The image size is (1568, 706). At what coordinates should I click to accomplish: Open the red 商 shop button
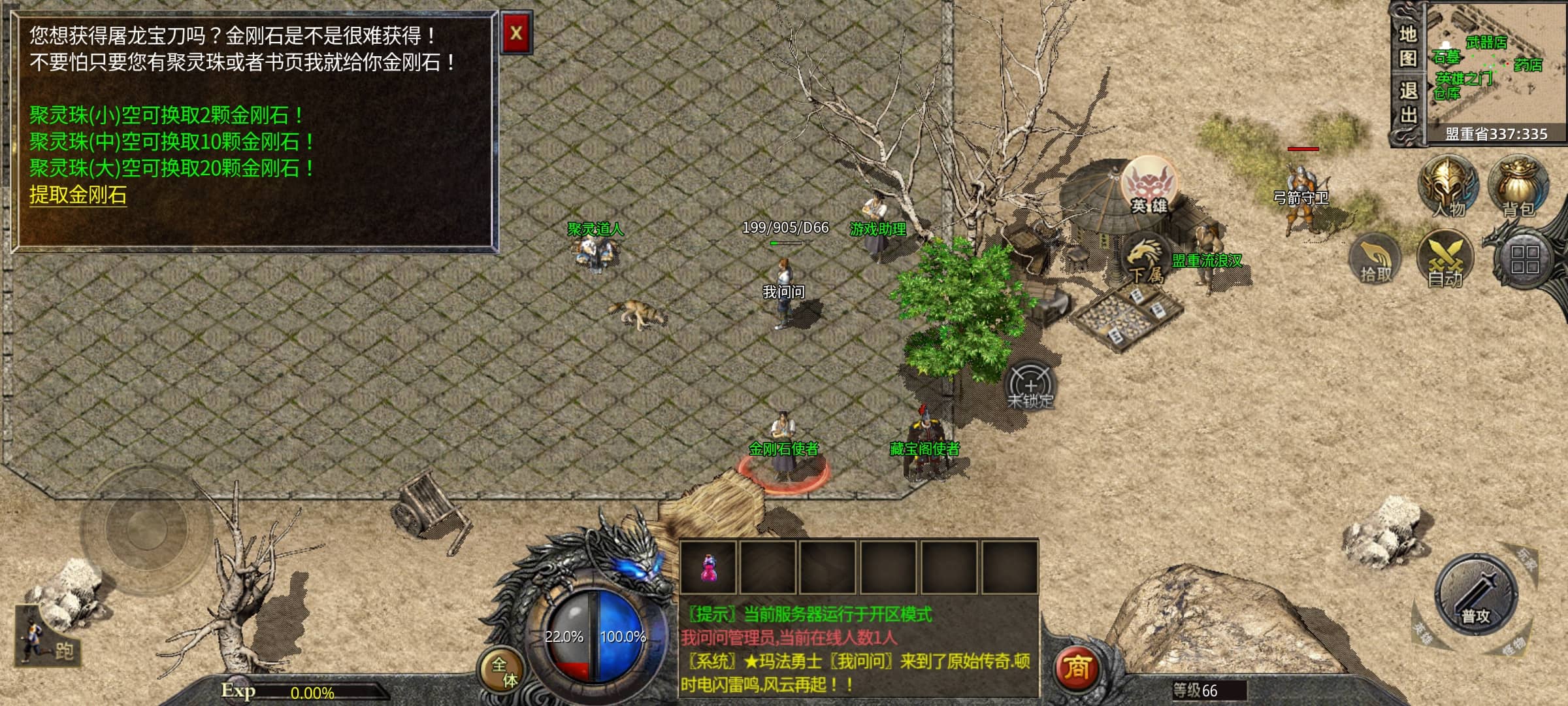click(1077, 668)
